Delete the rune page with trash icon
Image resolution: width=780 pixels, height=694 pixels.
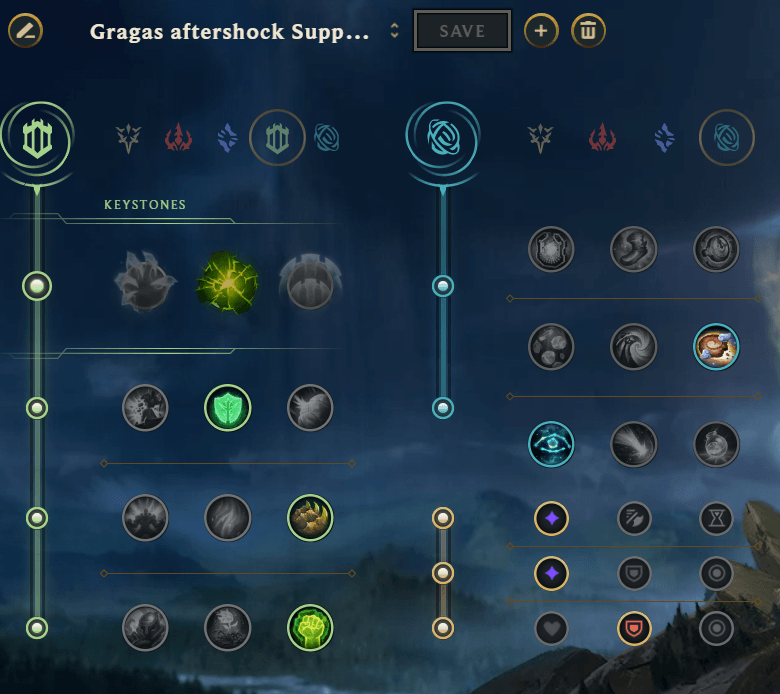pyautogui.click(x=588, y=31)
